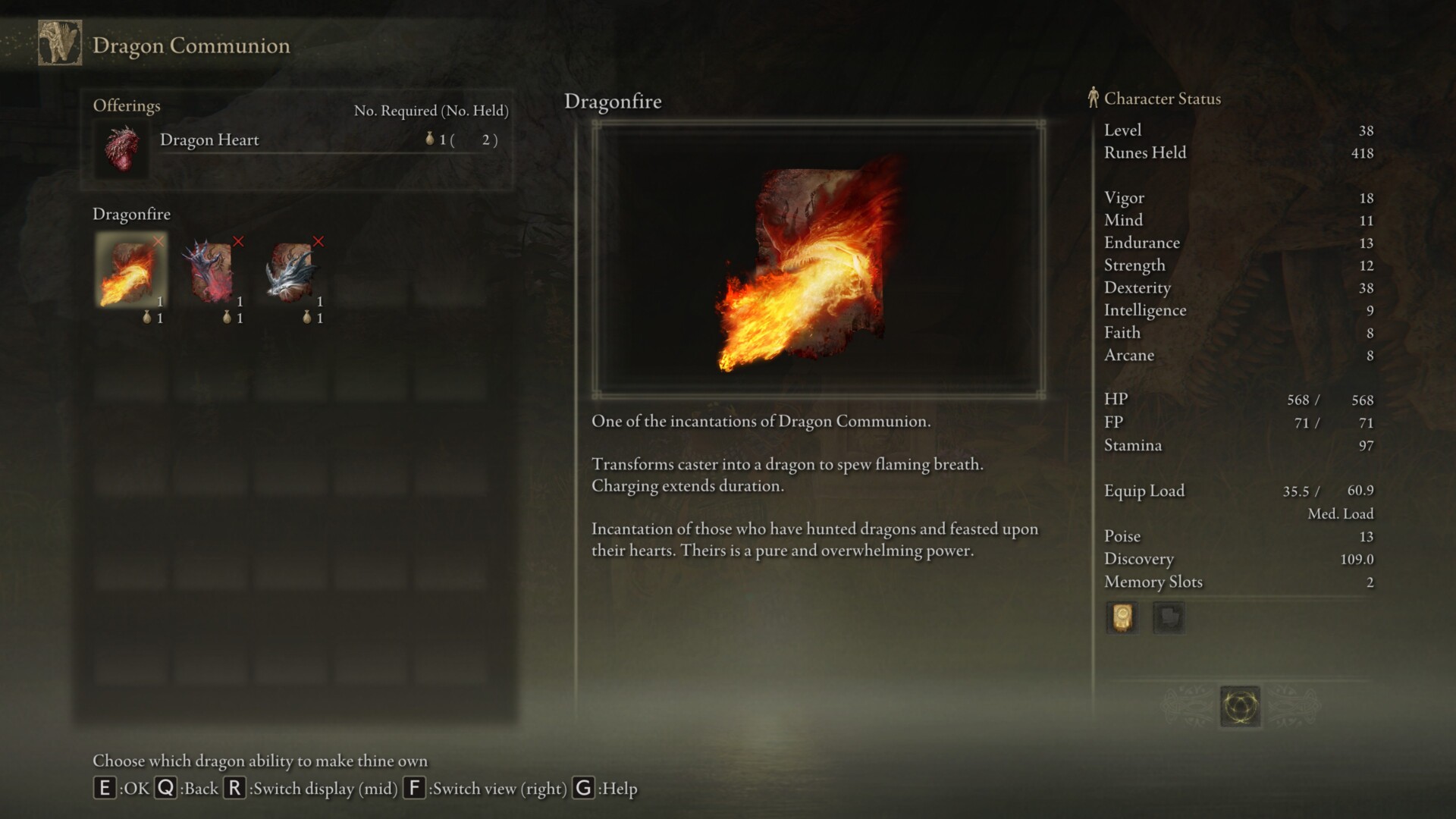Click the circular emblem below character status
Viewport: 1456px width, 819px height.
pyautogui.click(x=1240, y=707)
